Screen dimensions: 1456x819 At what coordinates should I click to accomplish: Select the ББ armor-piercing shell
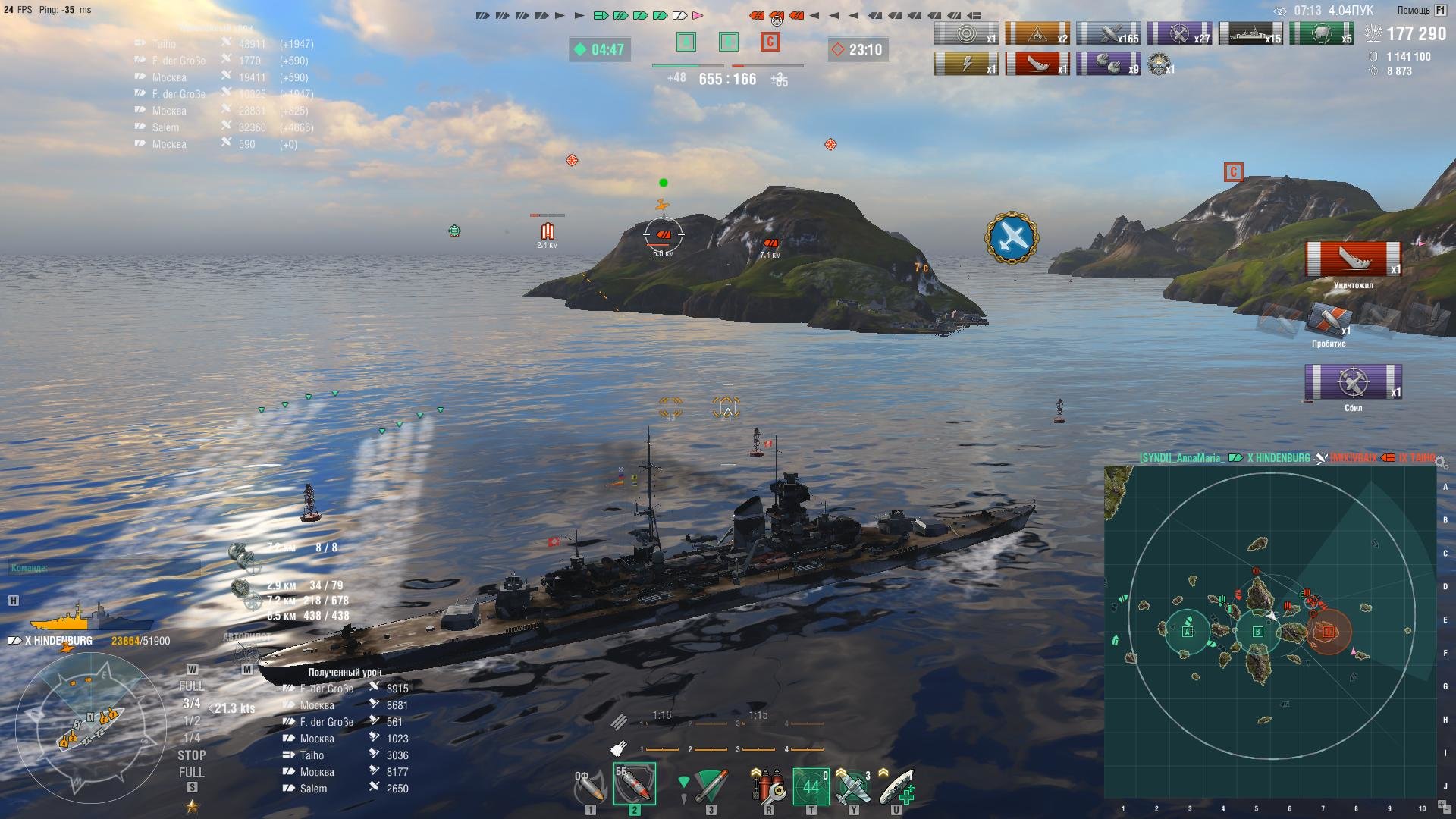(634, 786)
